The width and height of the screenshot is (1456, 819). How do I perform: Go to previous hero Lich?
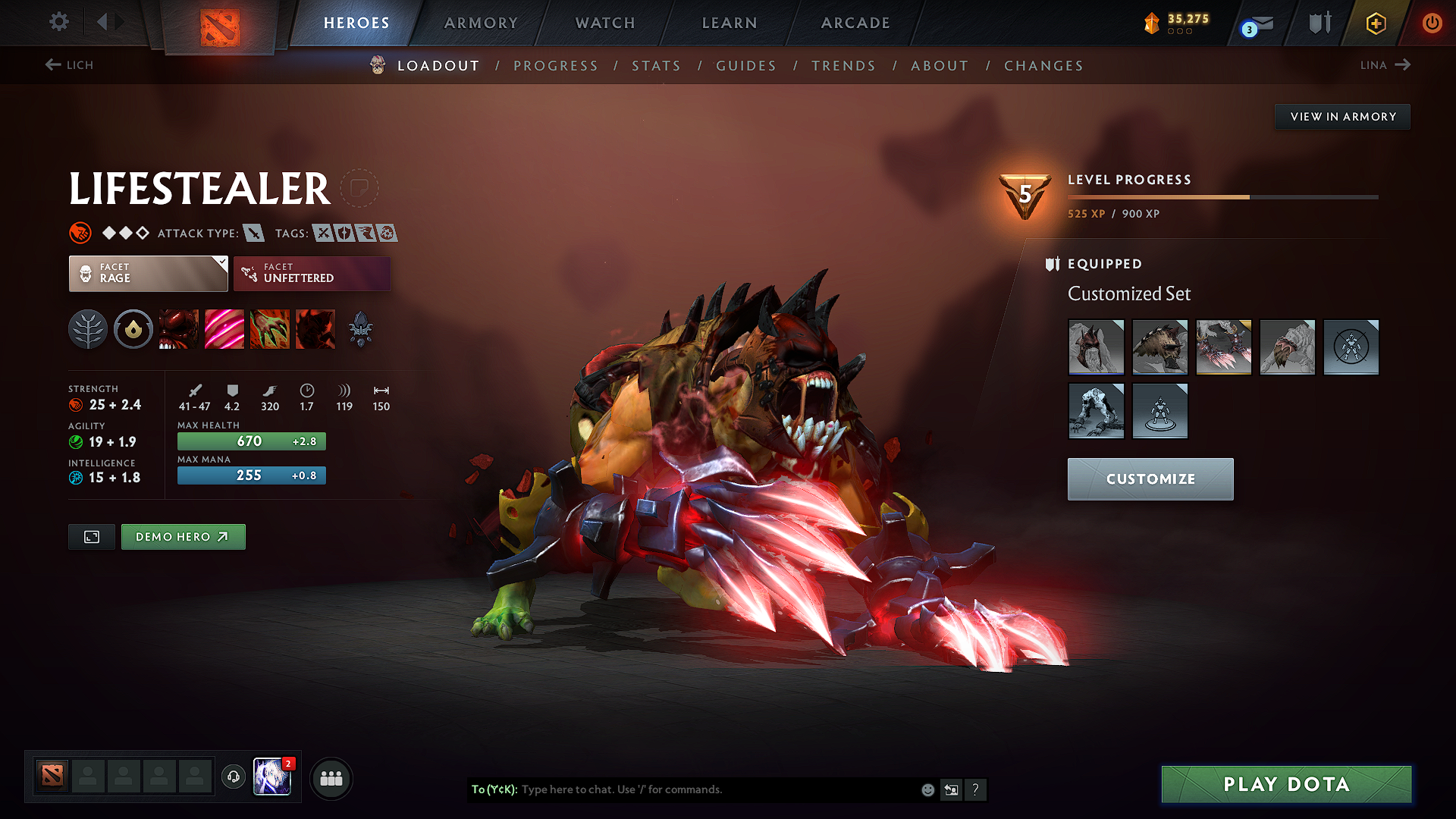(69, 65)
